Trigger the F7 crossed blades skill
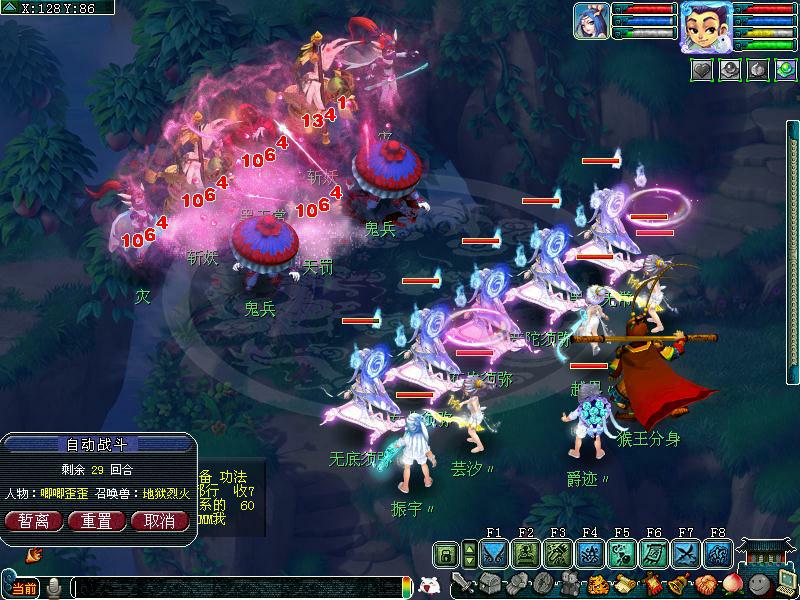800x600 pixels. click(686, 554)
